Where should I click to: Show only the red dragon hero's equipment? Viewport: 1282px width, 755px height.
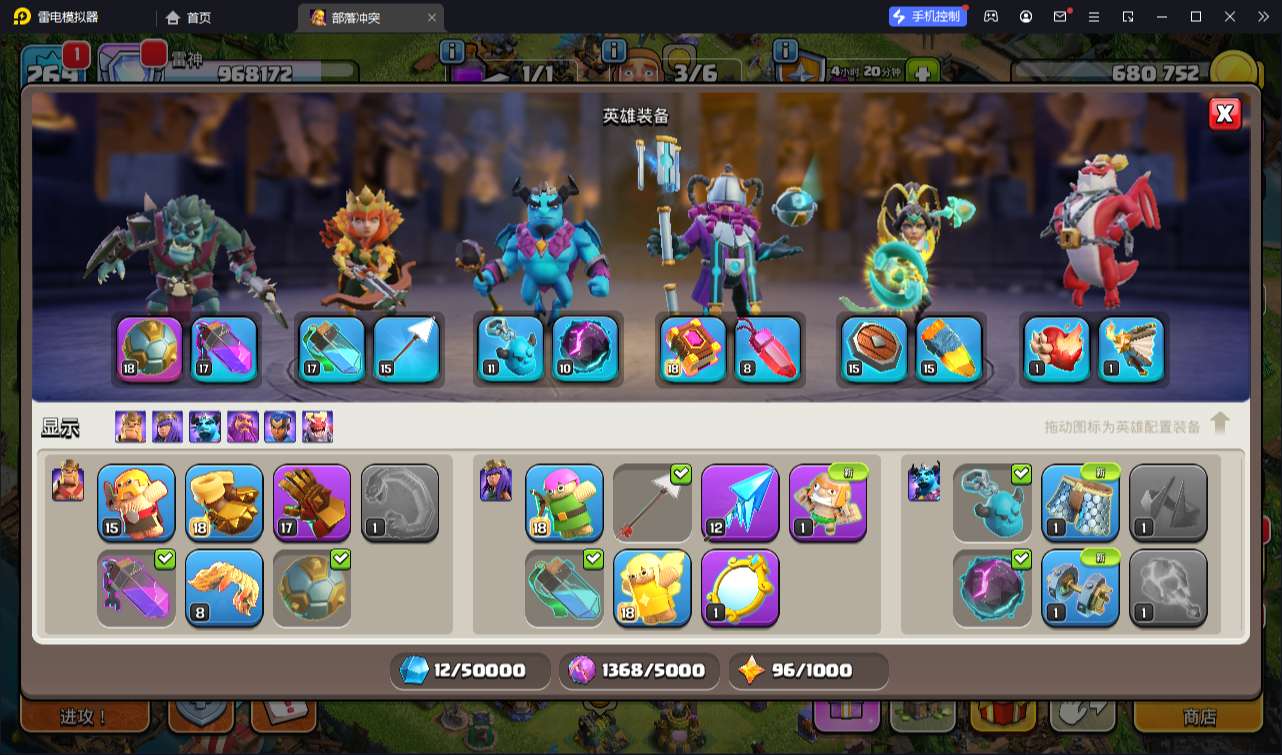pyautogui.click(x=318, y=427)
